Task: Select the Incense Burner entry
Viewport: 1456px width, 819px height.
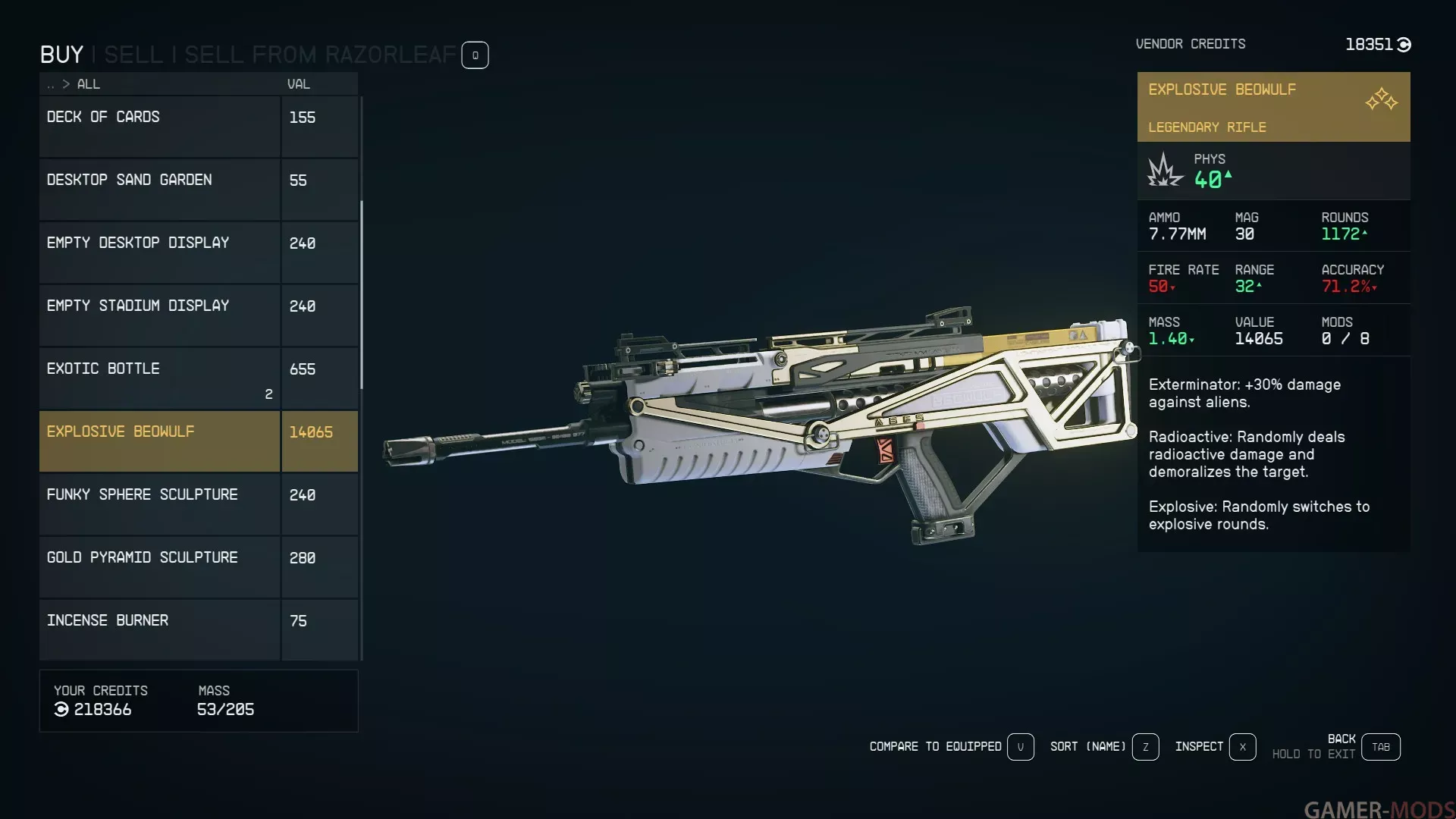Action: click(159, 629)
